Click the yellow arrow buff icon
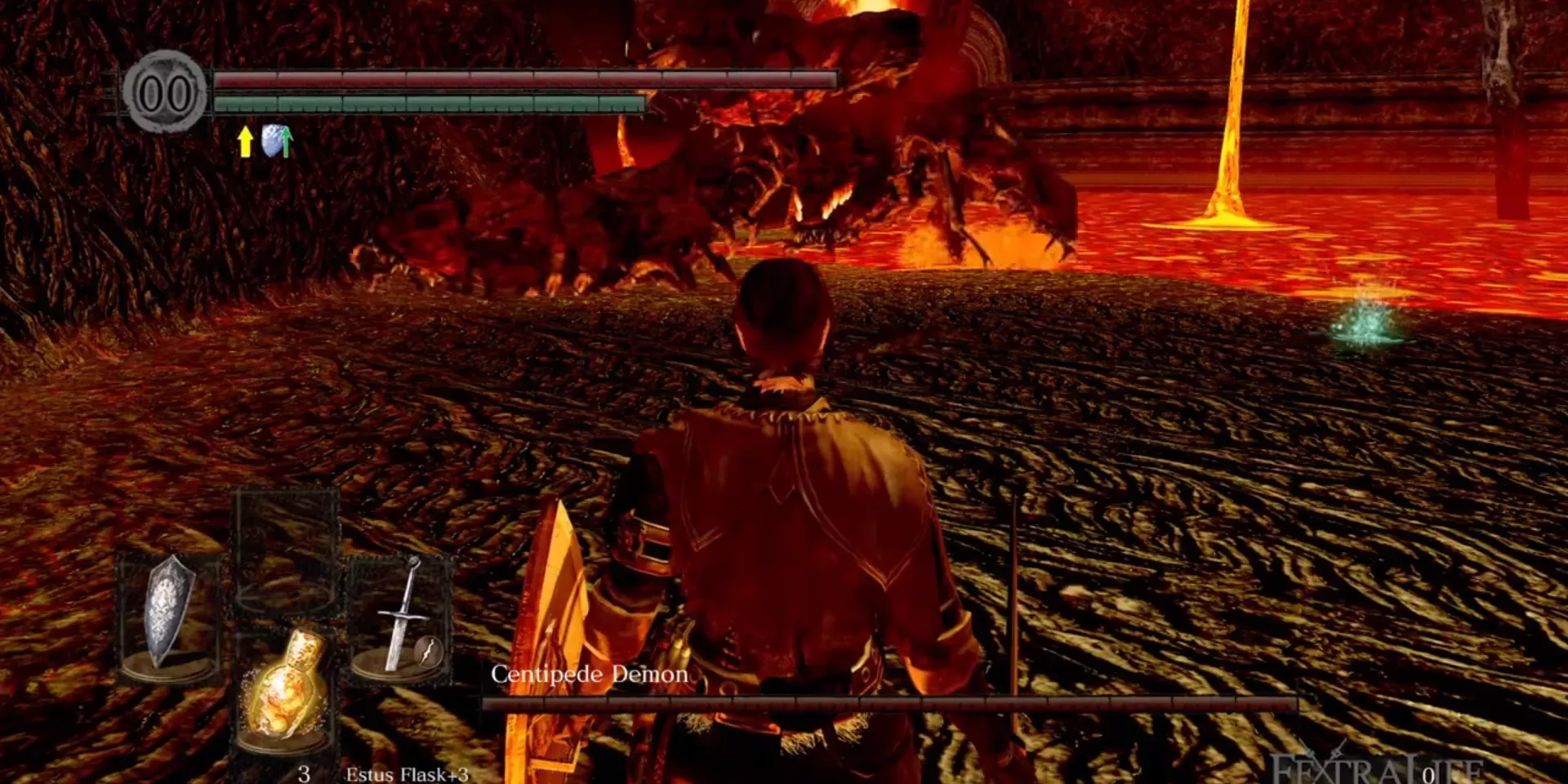 (x=245, y=141)
